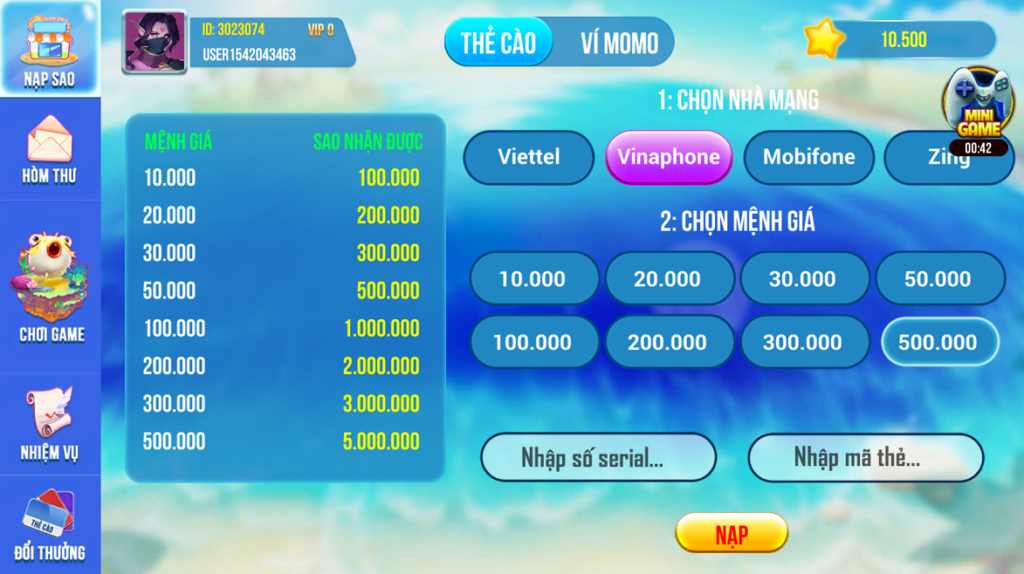This screenshot has width=1024, height=574.
Task: Select the 100.000 card value button
Action: (533, 342)
